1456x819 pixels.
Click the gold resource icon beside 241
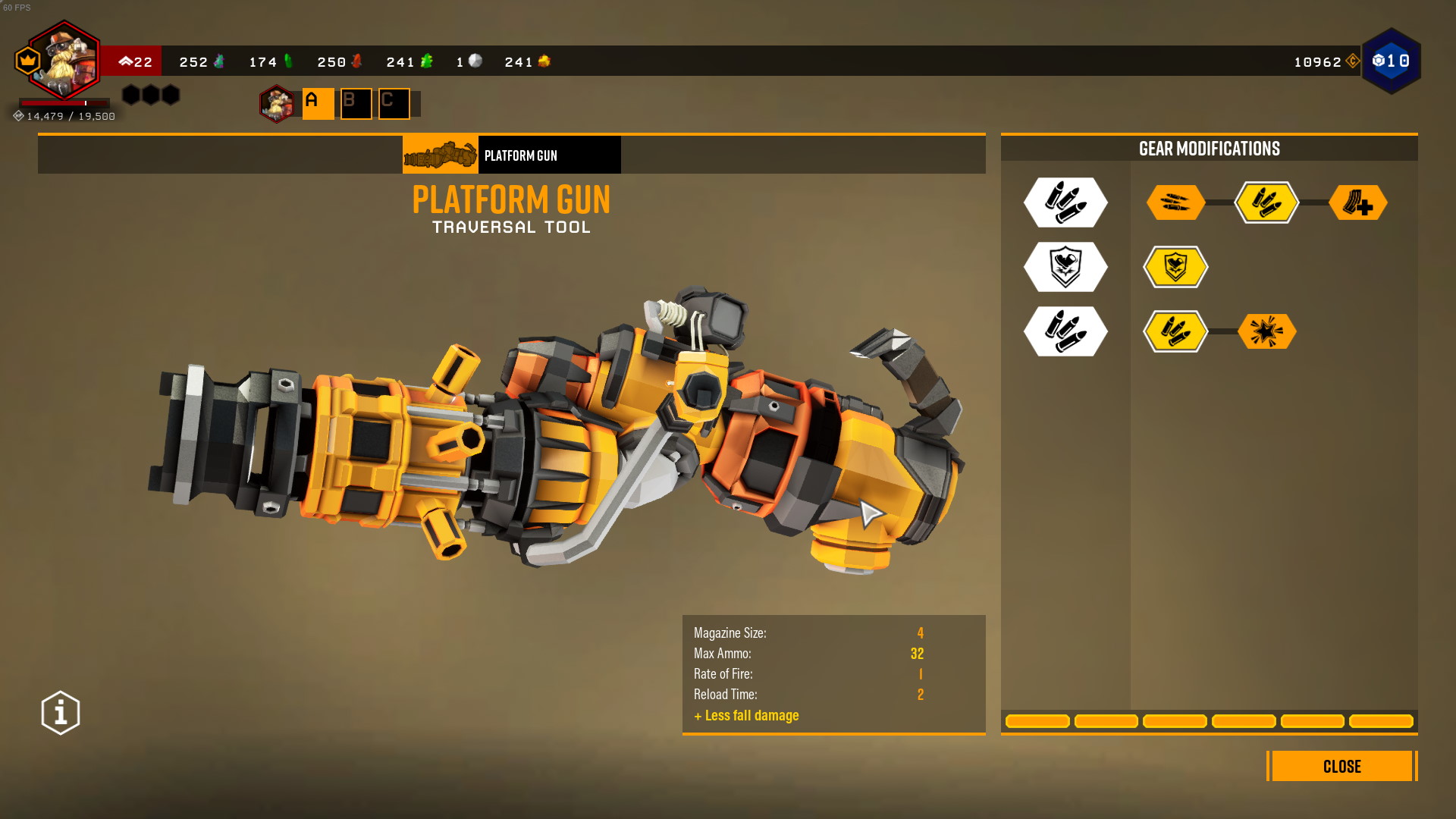545,61
